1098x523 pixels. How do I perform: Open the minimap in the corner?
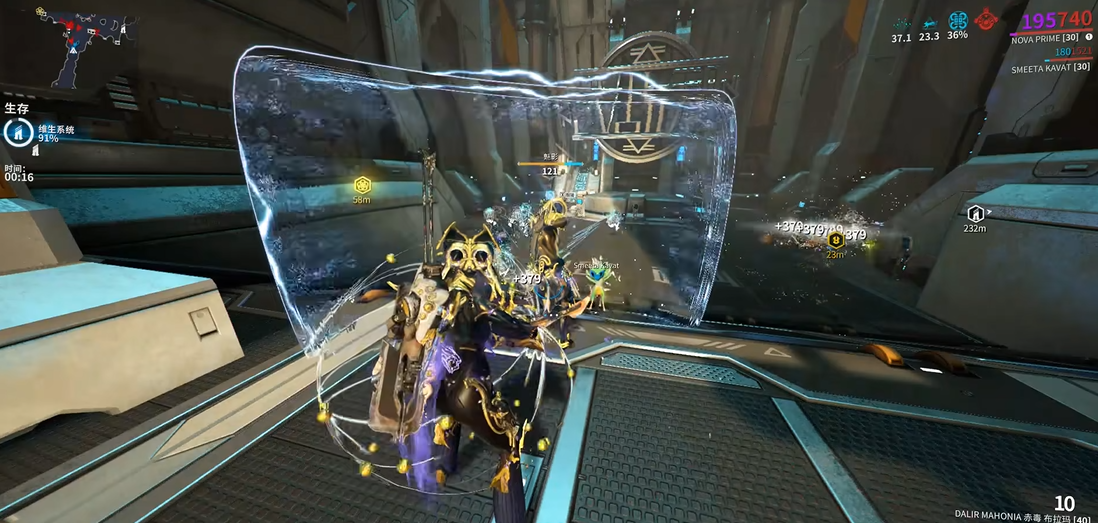pyautogui.click(x=73, y=45)
